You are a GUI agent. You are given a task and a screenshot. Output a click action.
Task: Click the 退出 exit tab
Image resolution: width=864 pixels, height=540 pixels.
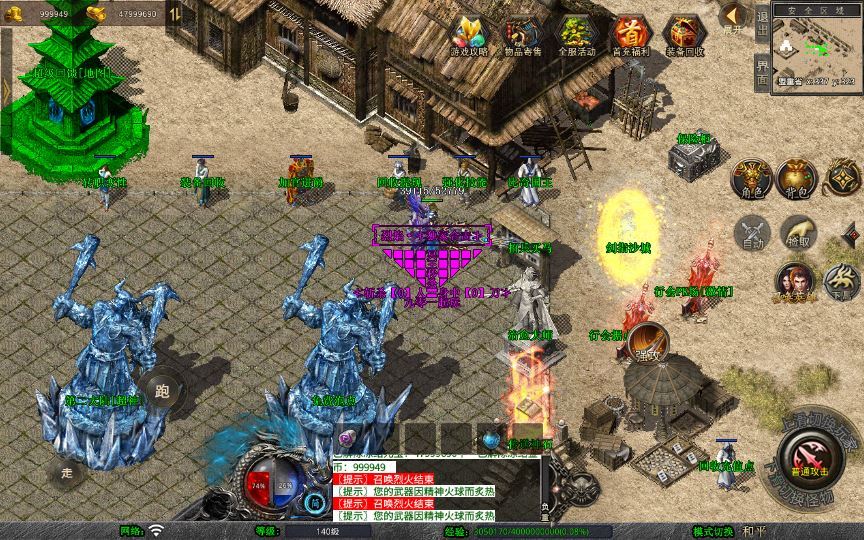click(x=763, y=23)
